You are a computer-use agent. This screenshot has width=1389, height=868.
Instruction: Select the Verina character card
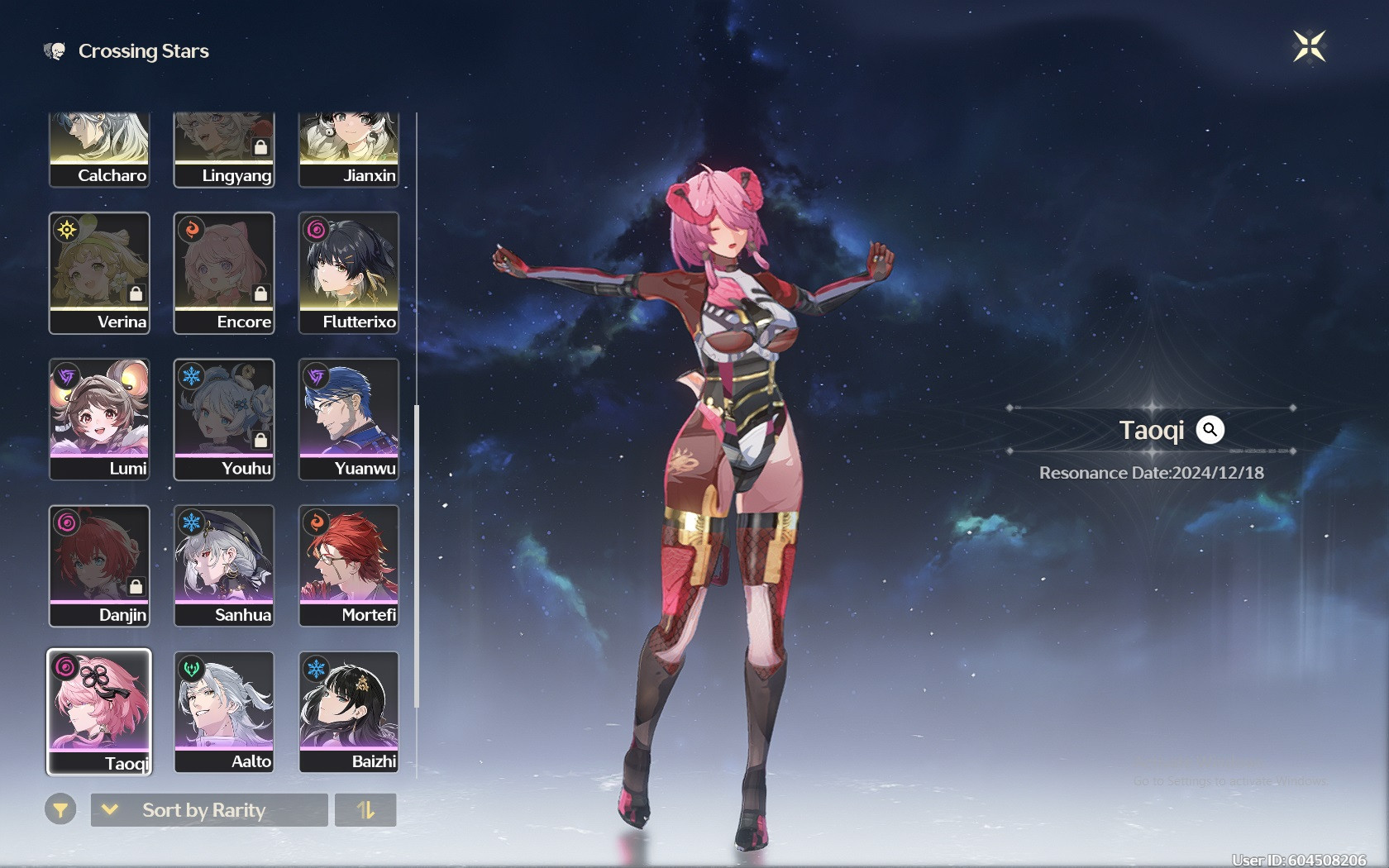pos(99,273)
